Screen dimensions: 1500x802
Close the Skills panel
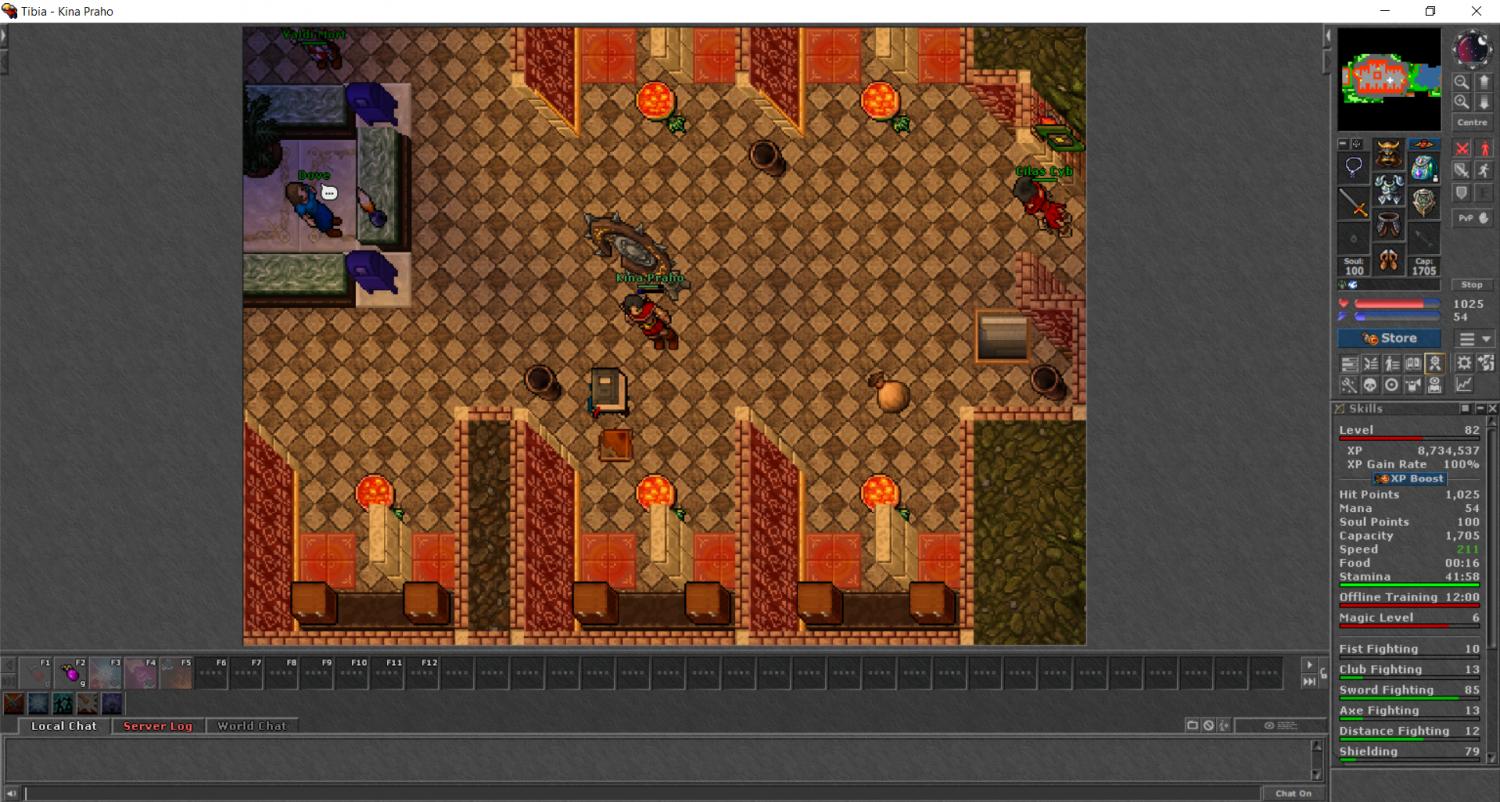pyautogui.click(x=1493, y=409)
